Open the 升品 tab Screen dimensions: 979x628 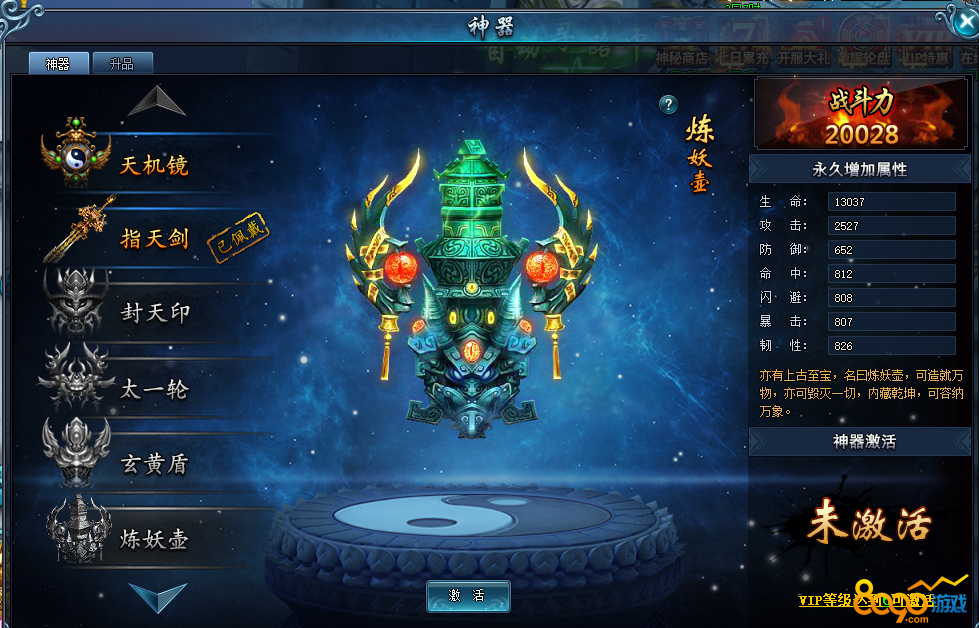pos(122,64)
